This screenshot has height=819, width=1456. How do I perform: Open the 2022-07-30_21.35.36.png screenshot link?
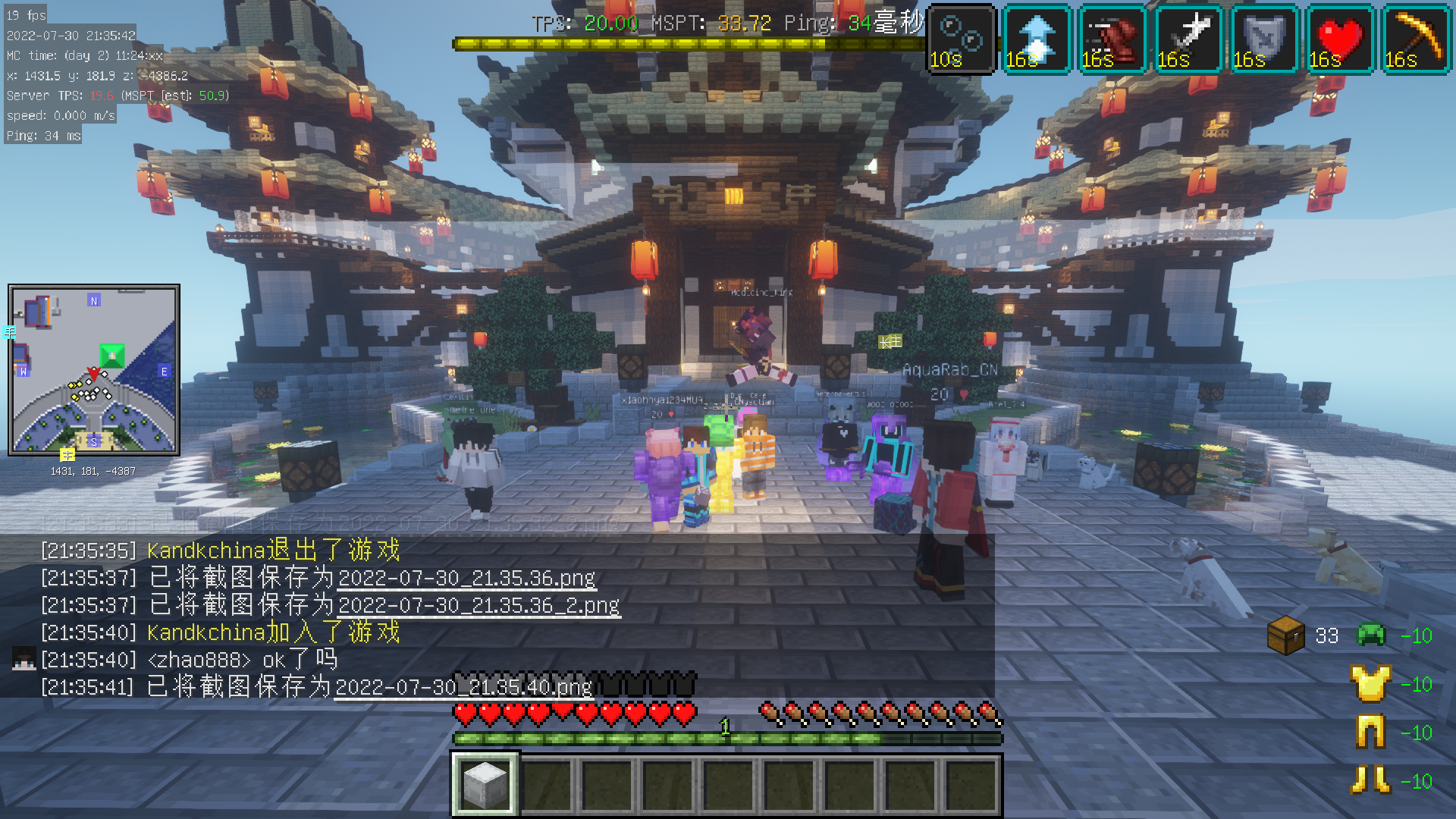point(466,579)
